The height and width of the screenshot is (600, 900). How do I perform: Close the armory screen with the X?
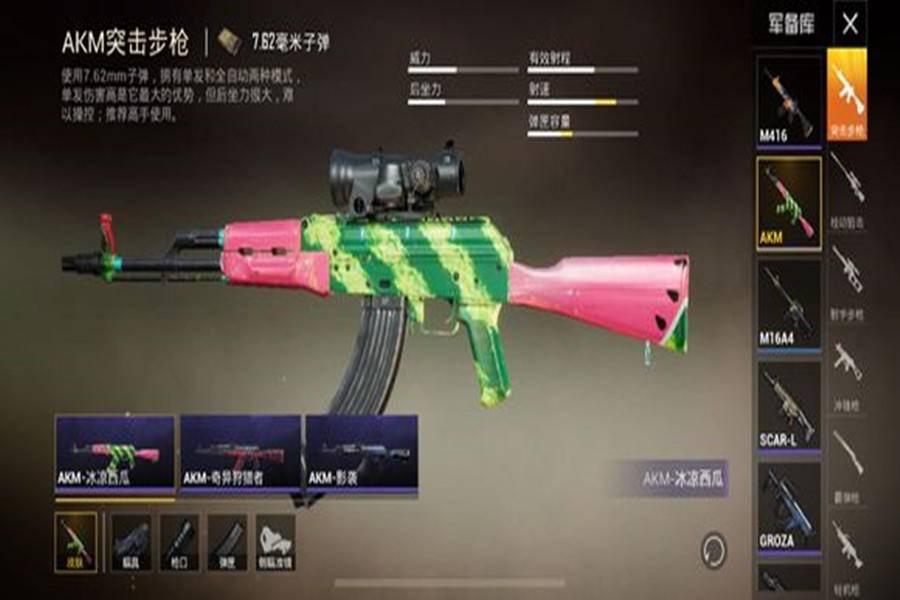click(x=850, y=24)
